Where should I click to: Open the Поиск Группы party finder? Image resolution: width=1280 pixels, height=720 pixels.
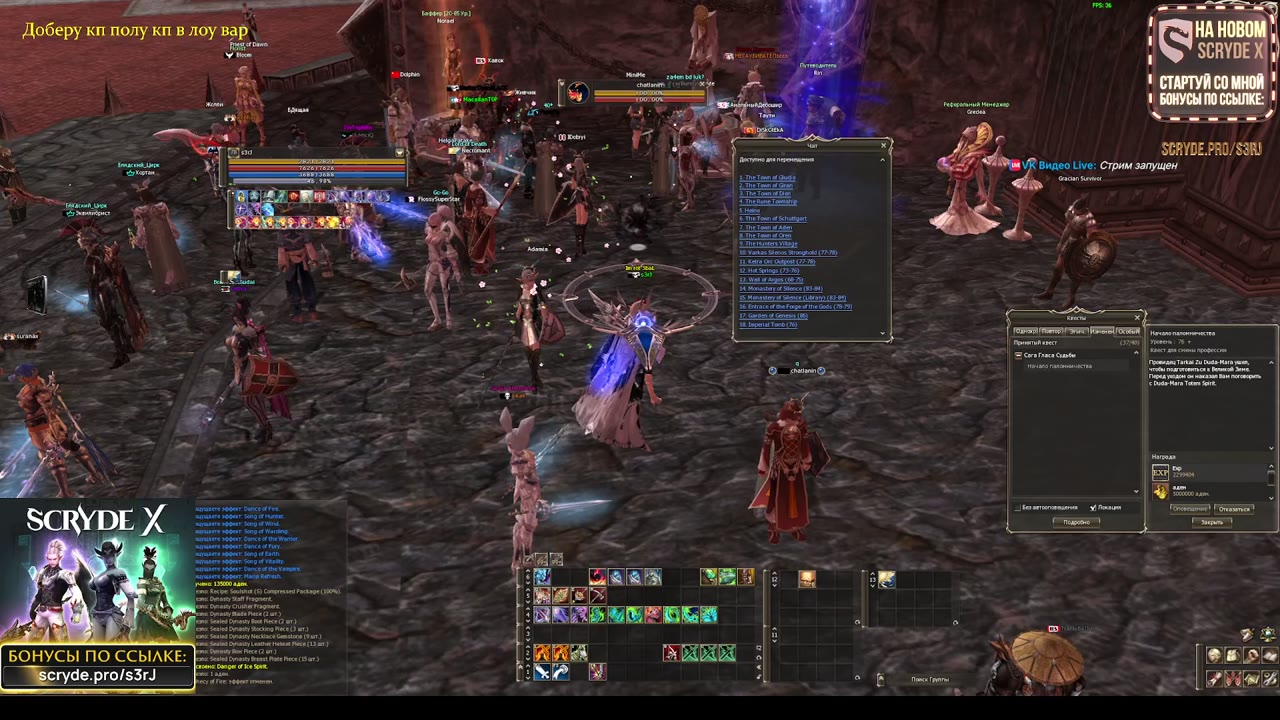click(x=929, y=680)
